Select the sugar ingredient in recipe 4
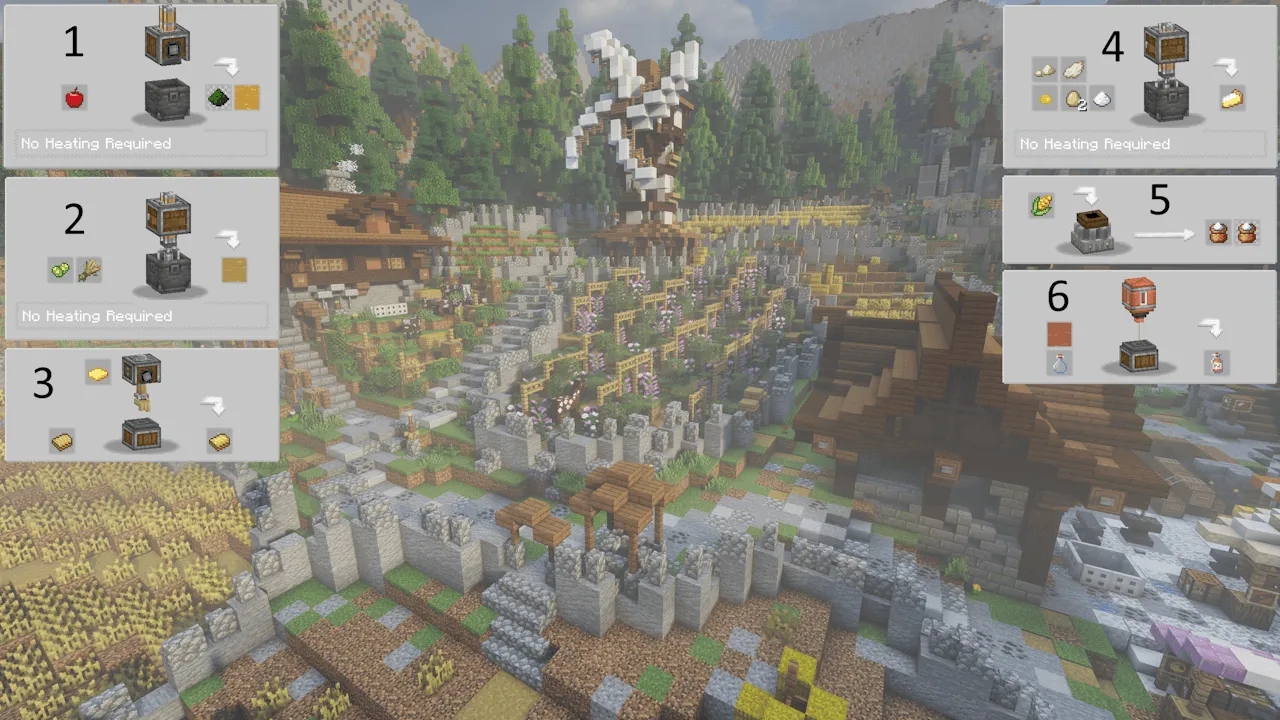The height and width of the screenshot is (720, 1280). [1098, 100]
